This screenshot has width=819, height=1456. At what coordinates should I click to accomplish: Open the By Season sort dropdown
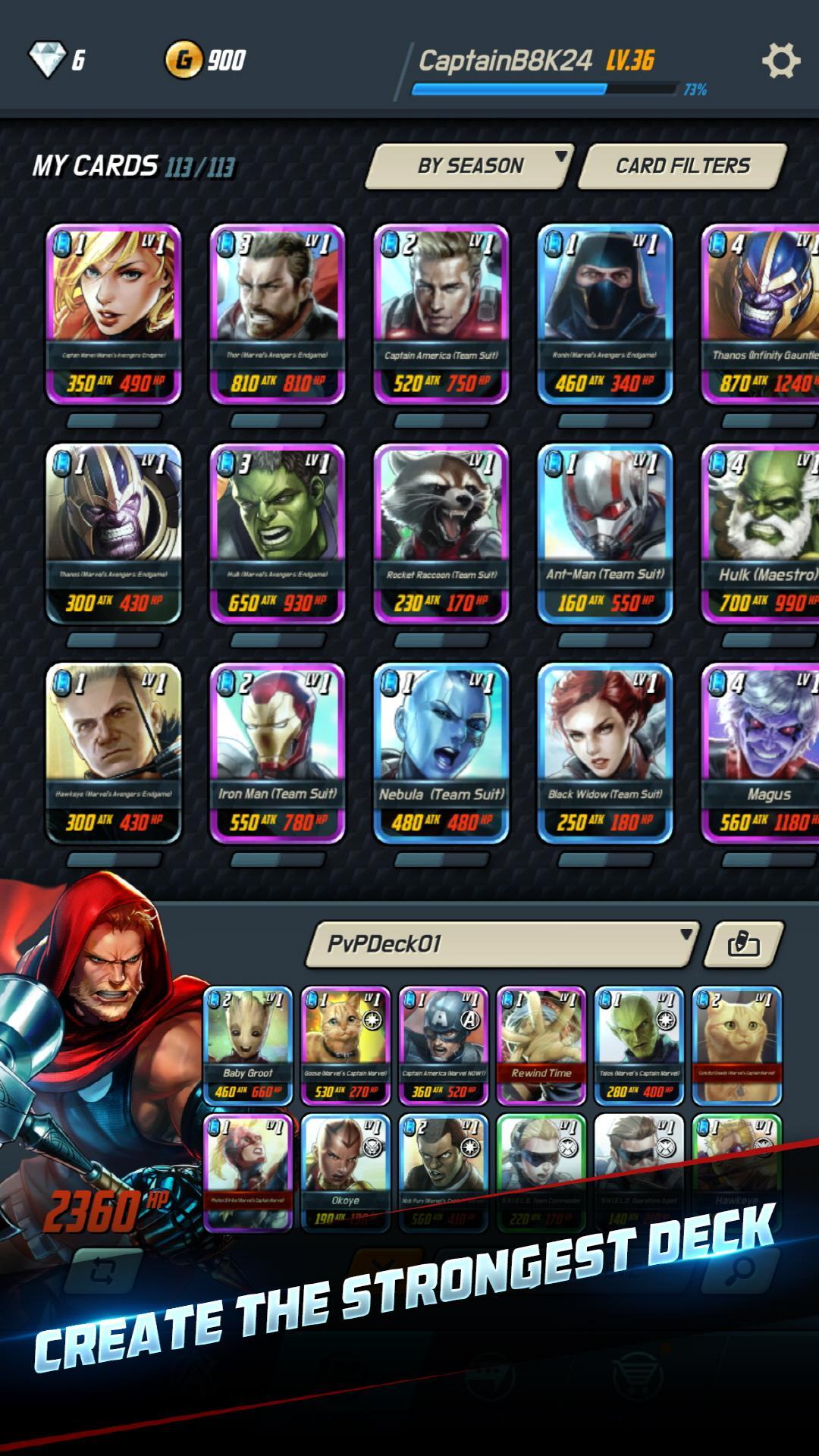coord(470,166)
